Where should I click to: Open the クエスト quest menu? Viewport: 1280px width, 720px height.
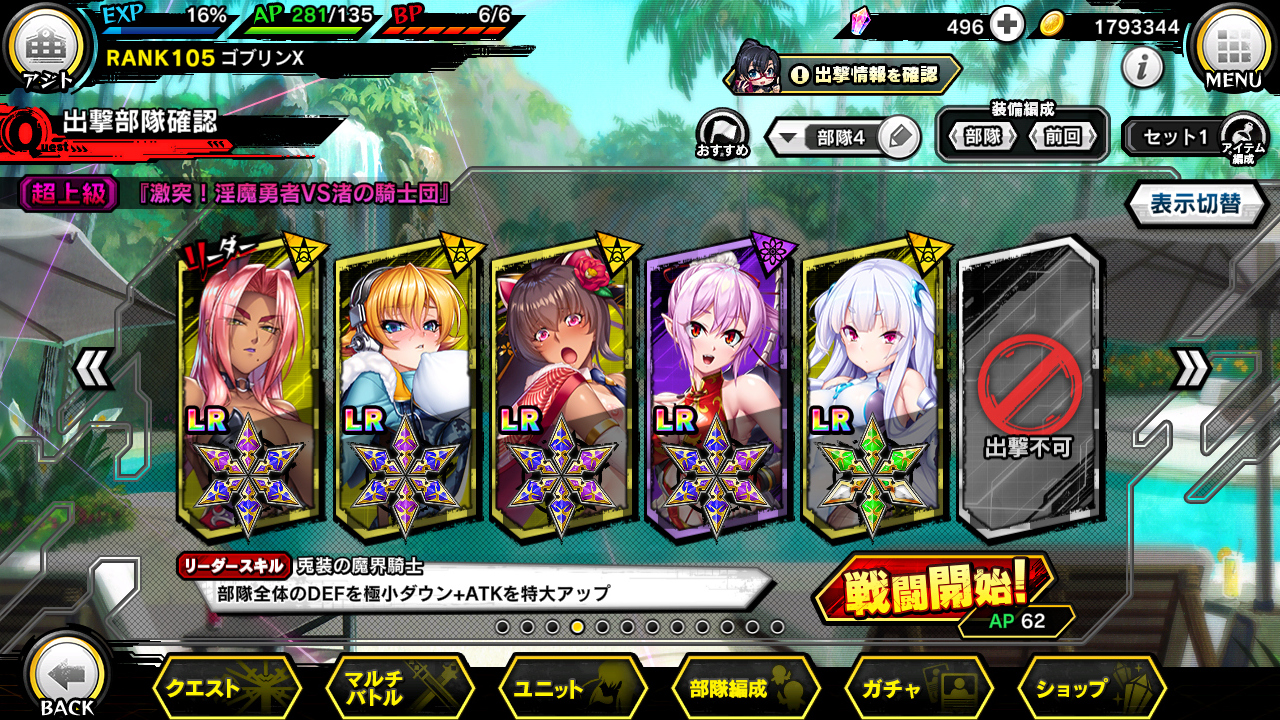pyautogui.click(x=227, y=688)
